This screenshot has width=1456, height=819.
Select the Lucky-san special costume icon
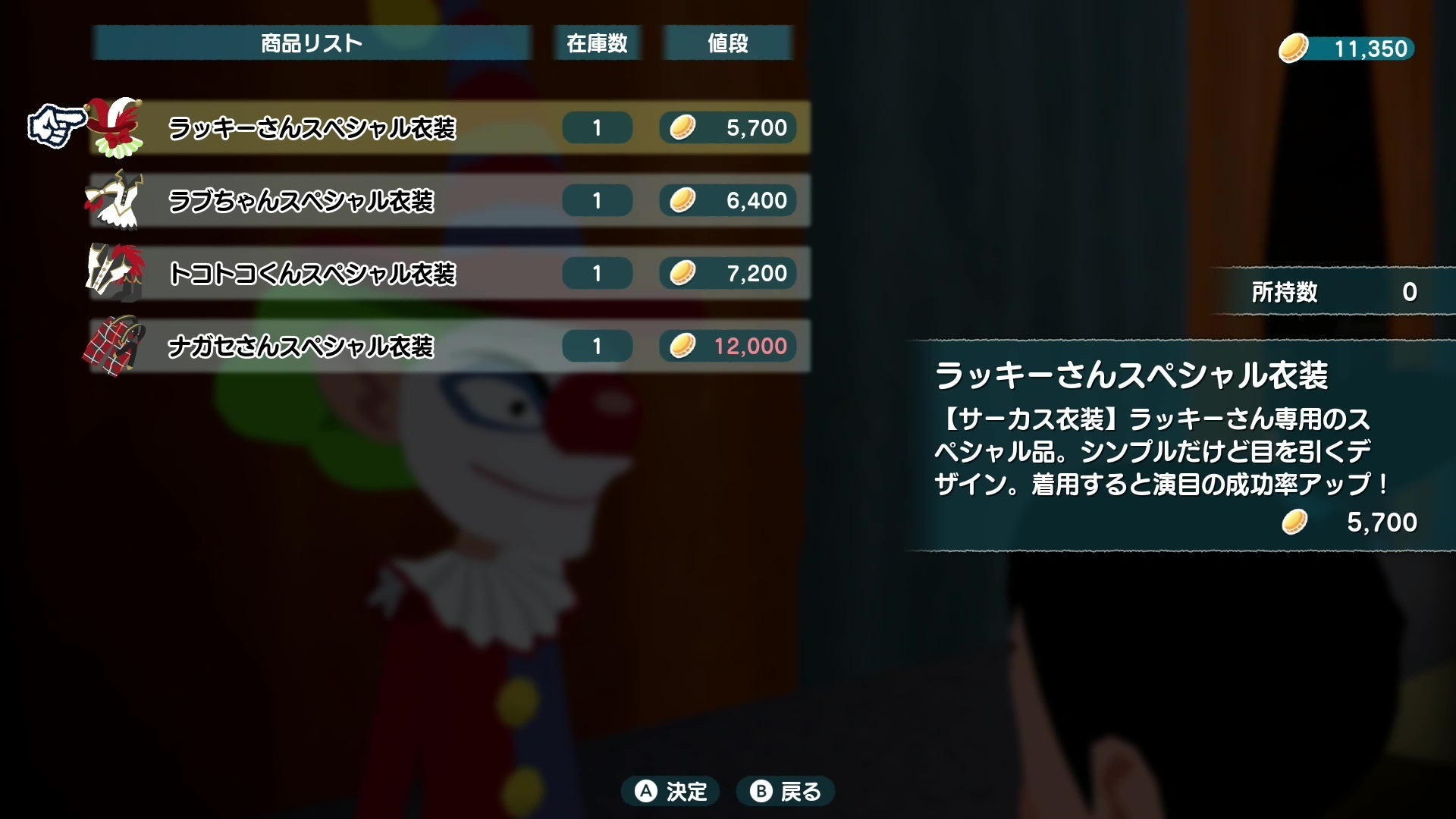tap(118, 127)
